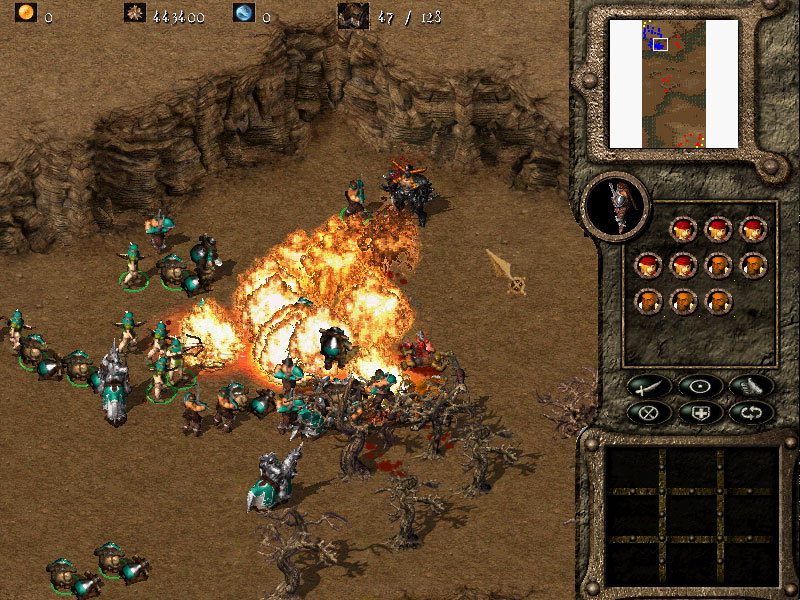Click the crossed-circle stop command
Screen dimensions: 800x600
(x=646, y=411)
